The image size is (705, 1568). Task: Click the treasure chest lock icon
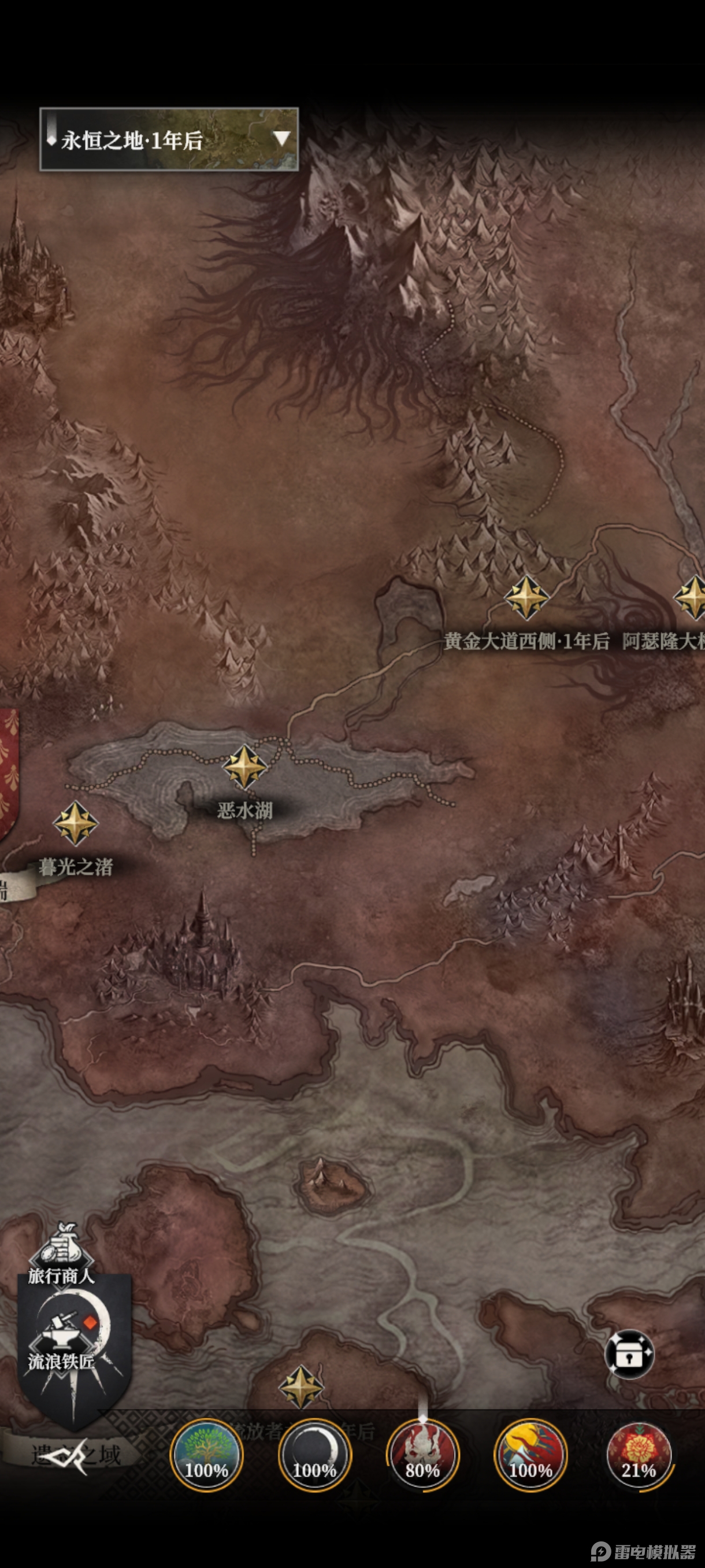(x=629, y=1353)
